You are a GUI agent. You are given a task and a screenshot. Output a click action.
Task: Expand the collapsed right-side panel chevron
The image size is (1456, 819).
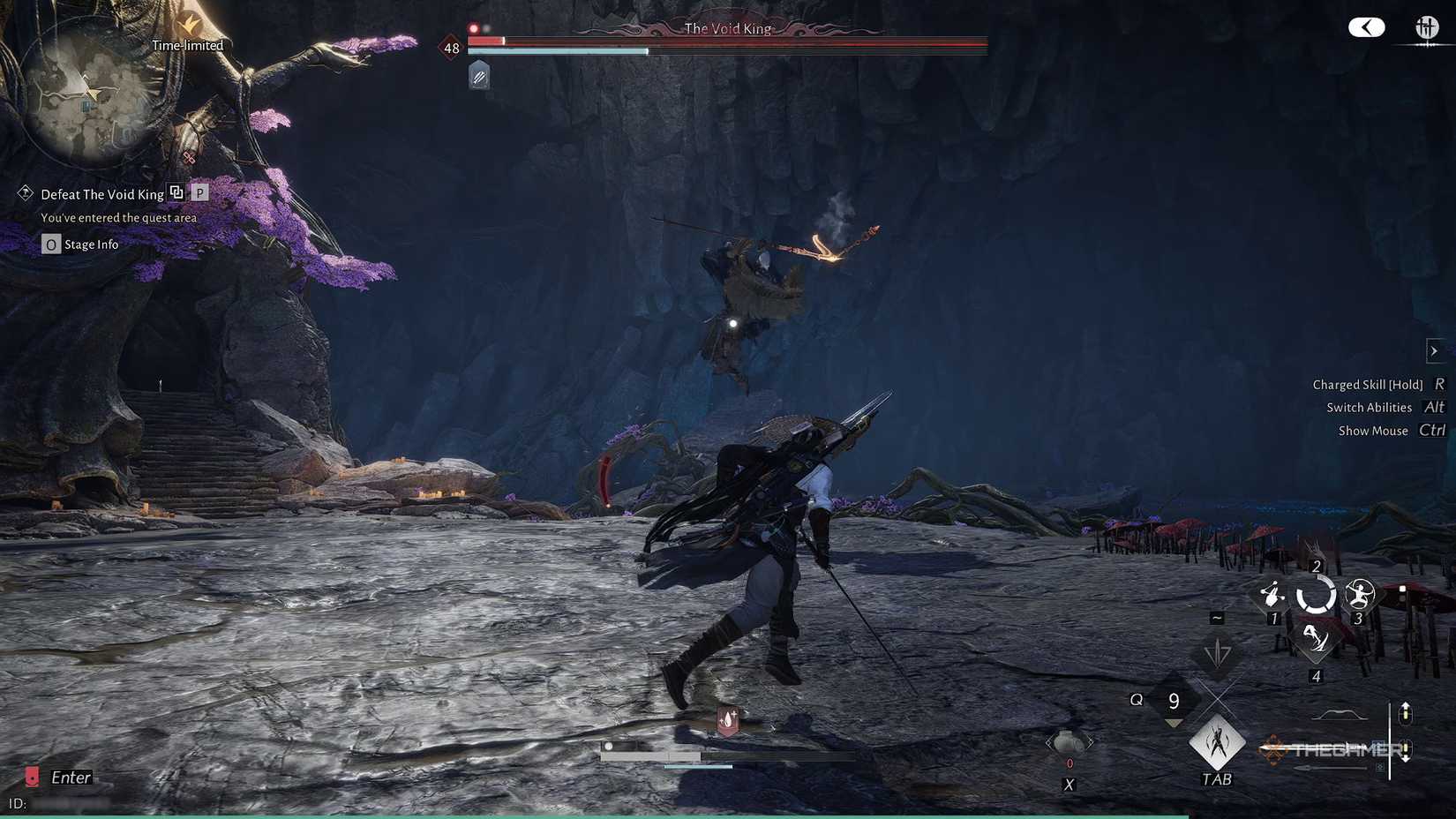pos(1432,350)
